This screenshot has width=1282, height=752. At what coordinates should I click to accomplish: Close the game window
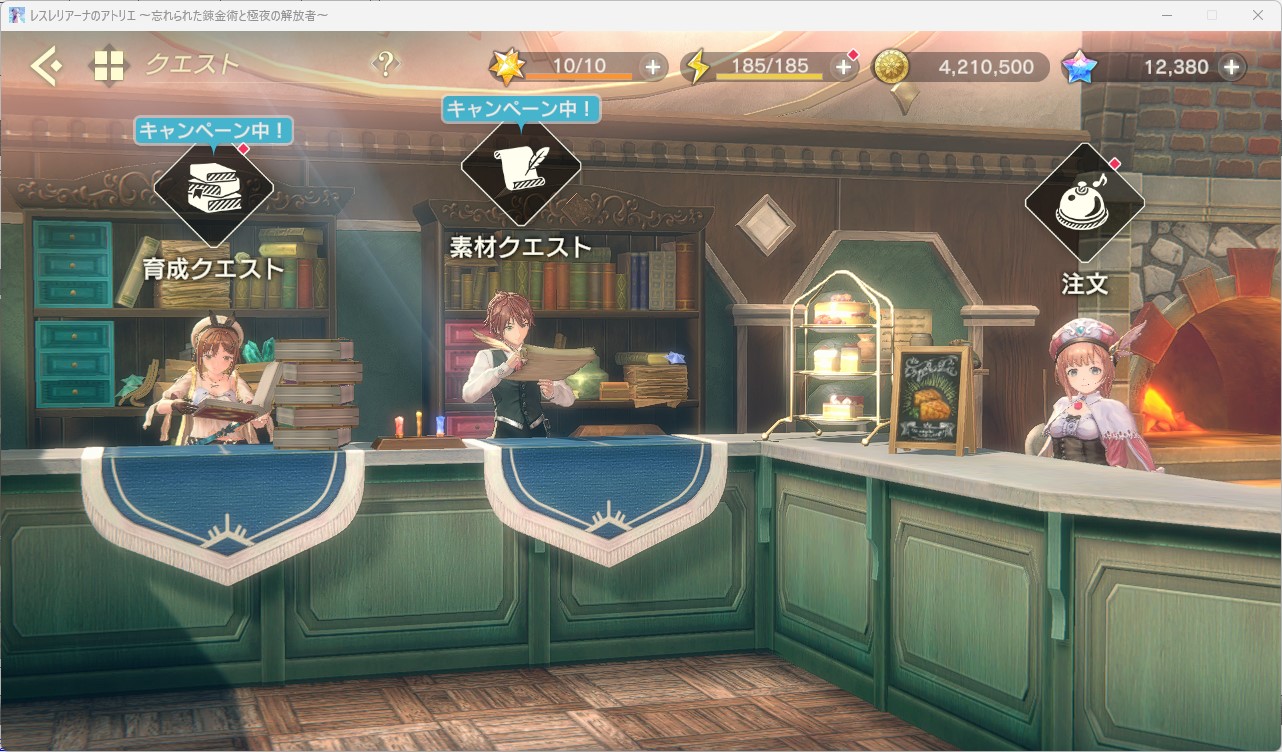[x=1258, y=15]
